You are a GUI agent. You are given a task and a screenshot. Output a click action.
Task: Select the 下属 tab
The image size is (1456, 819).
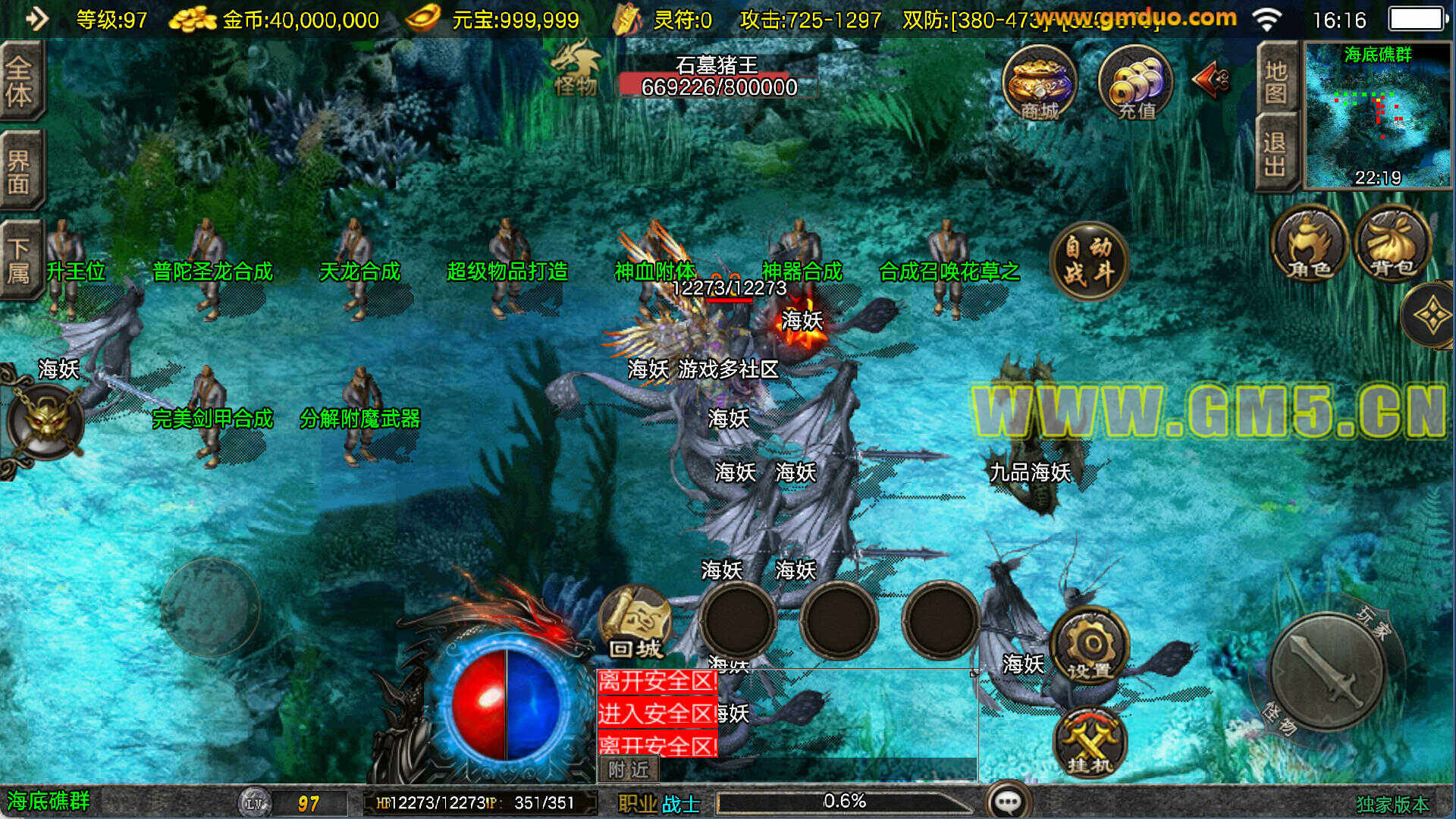point(20,259)
